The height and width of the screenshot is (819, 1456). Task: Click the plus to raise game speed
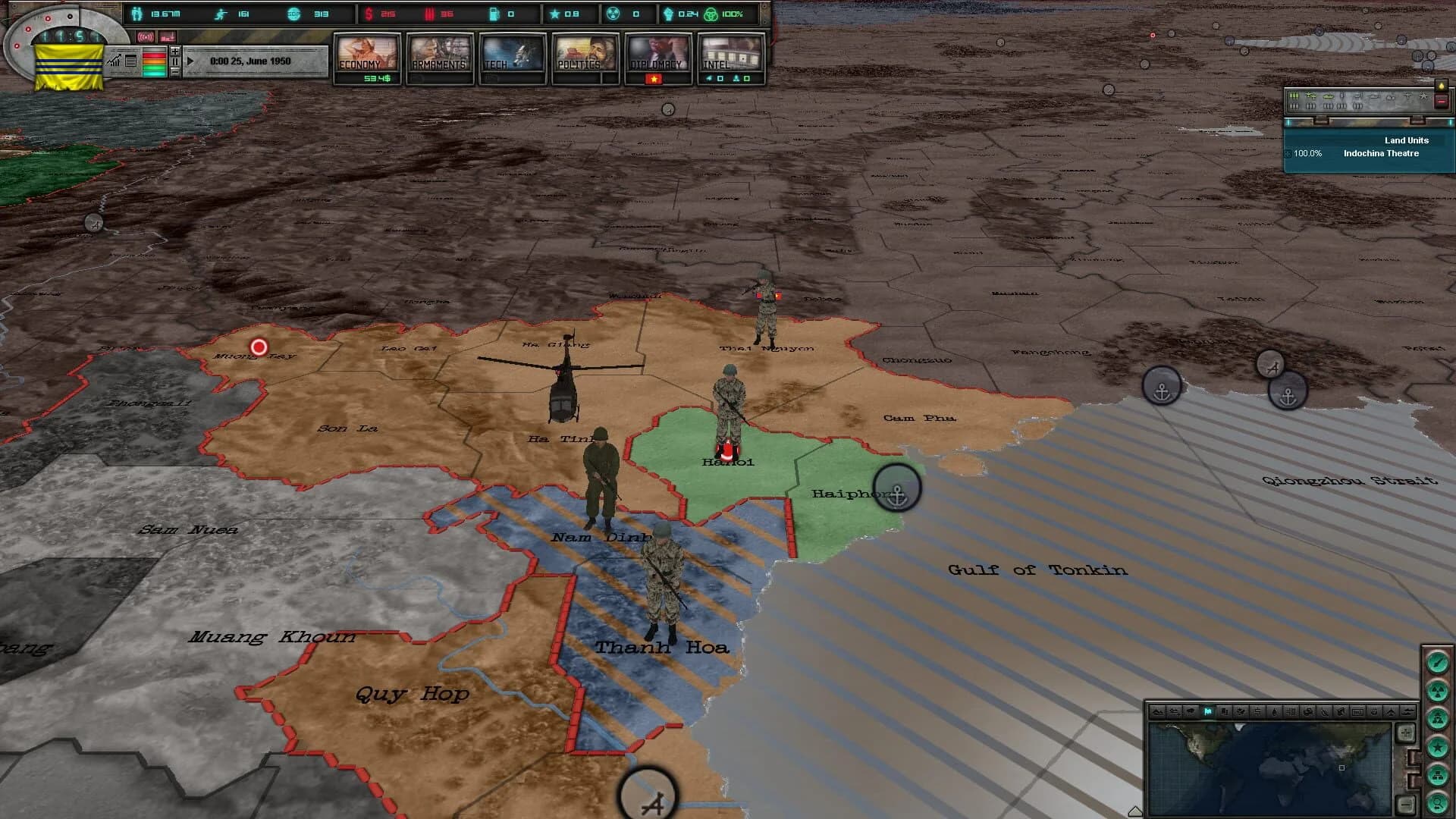point(174,52)
